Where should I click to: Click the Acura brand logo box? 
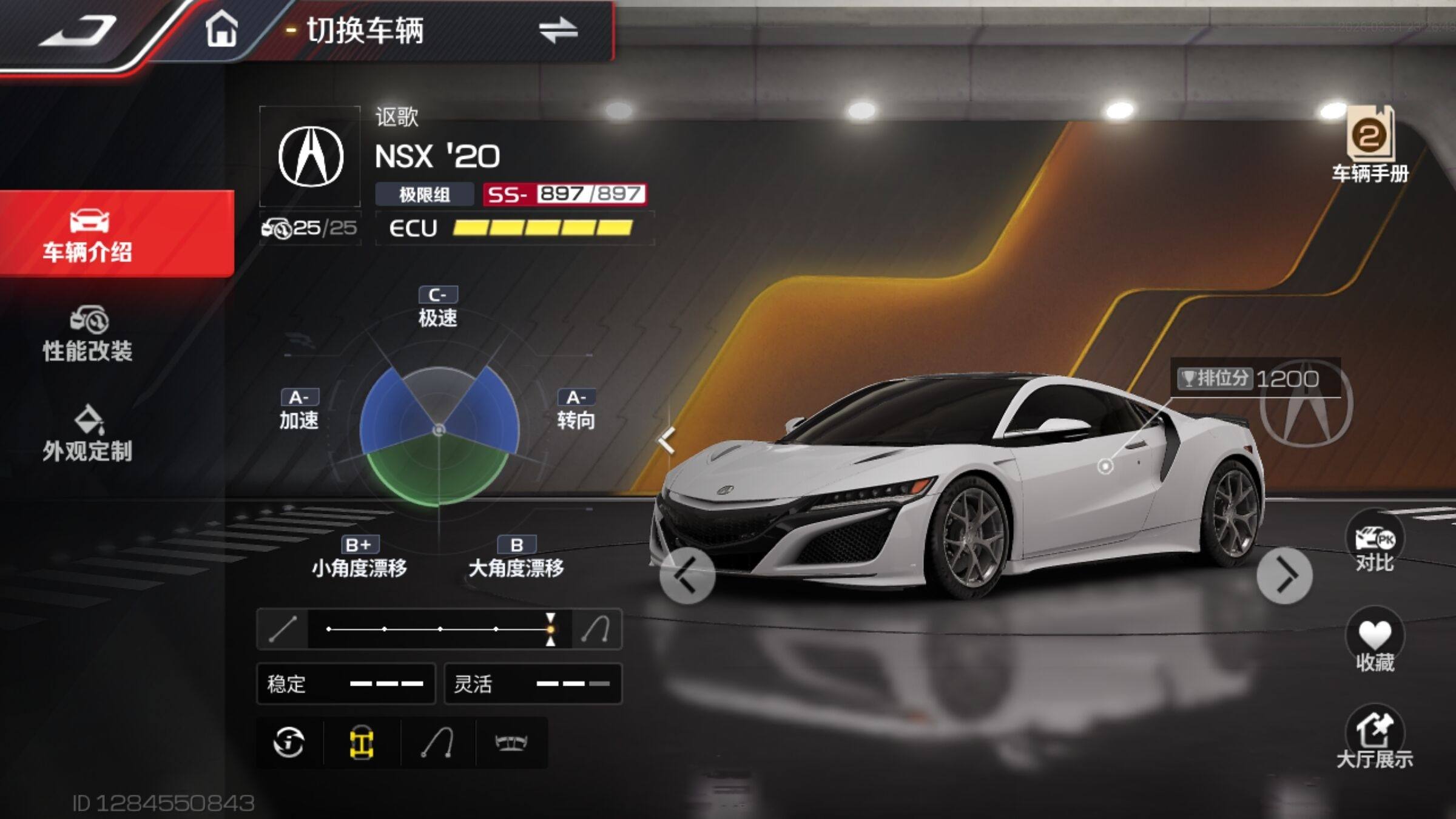(310, 157)
